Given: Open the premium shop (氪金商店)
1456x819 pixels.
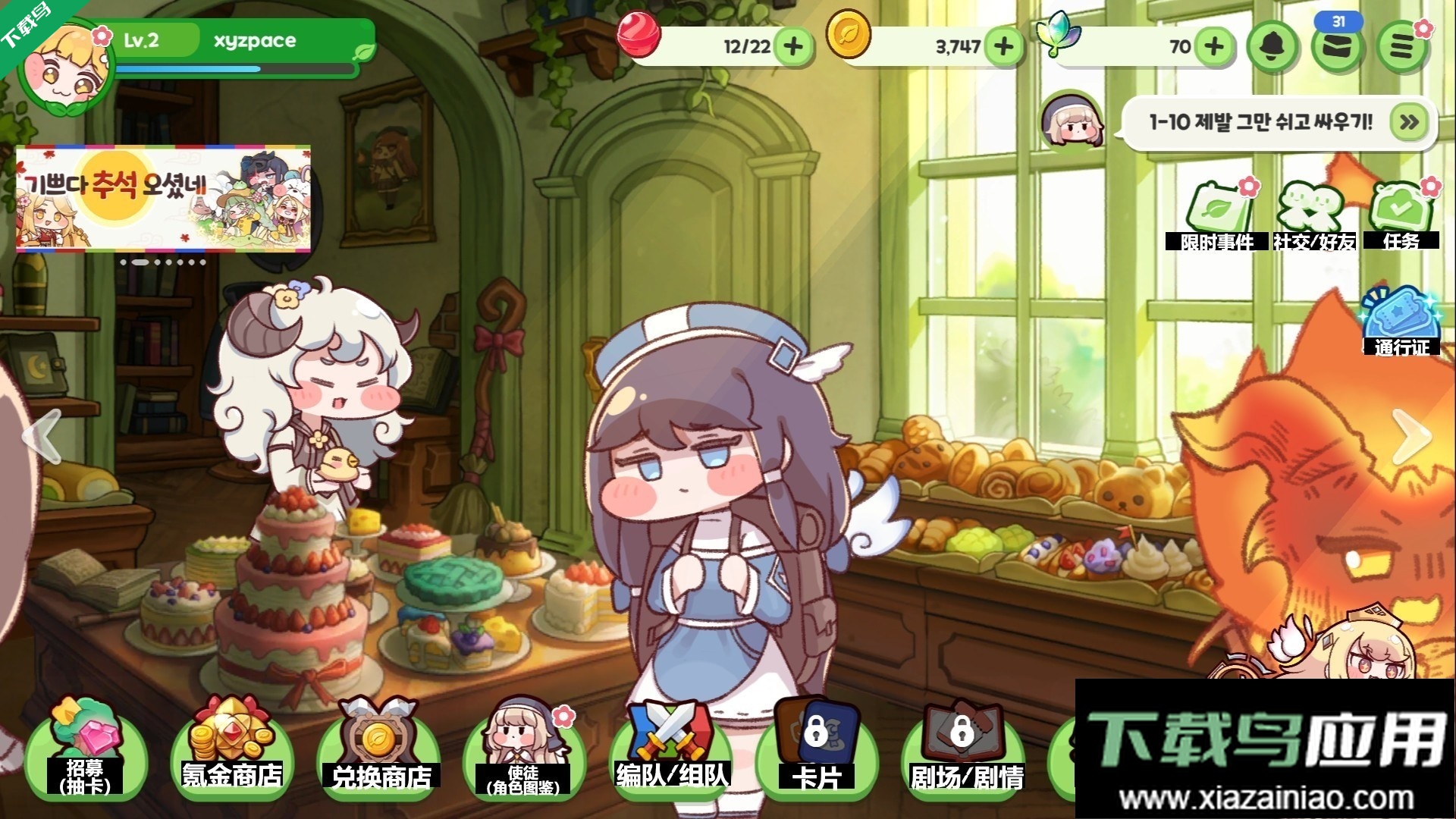Looking at the screenshot, I should (231, 751).
